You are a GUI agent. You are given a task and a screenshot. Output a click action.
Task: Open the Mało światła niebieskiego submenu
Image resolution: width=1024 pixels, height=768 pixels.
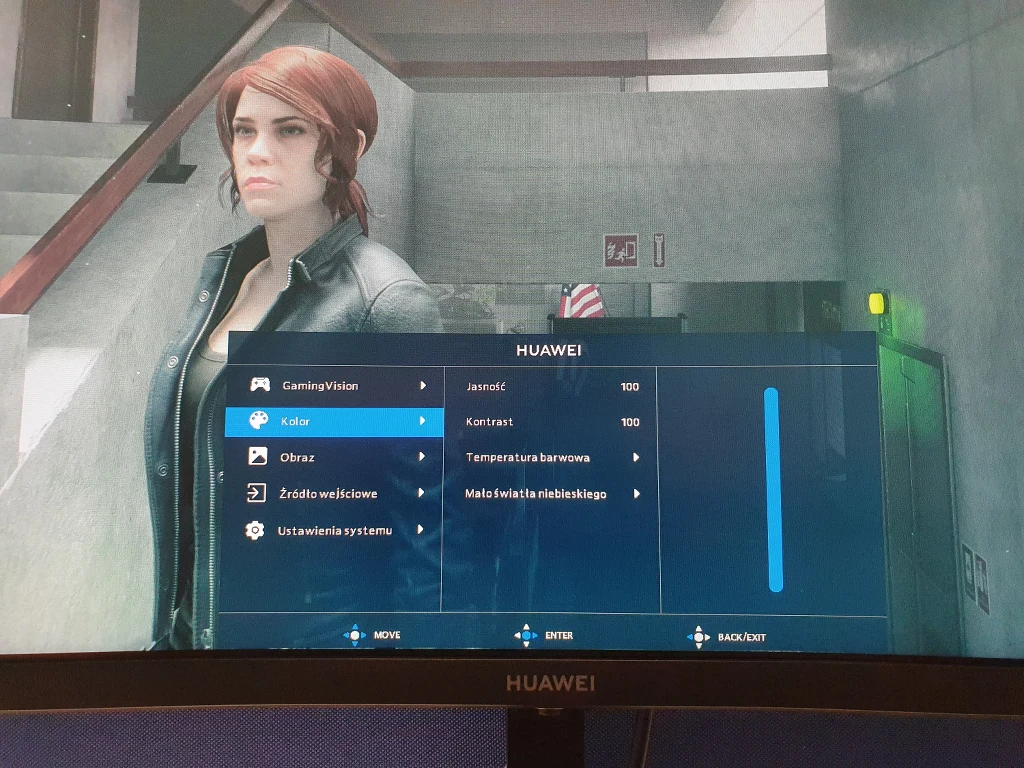551,494
